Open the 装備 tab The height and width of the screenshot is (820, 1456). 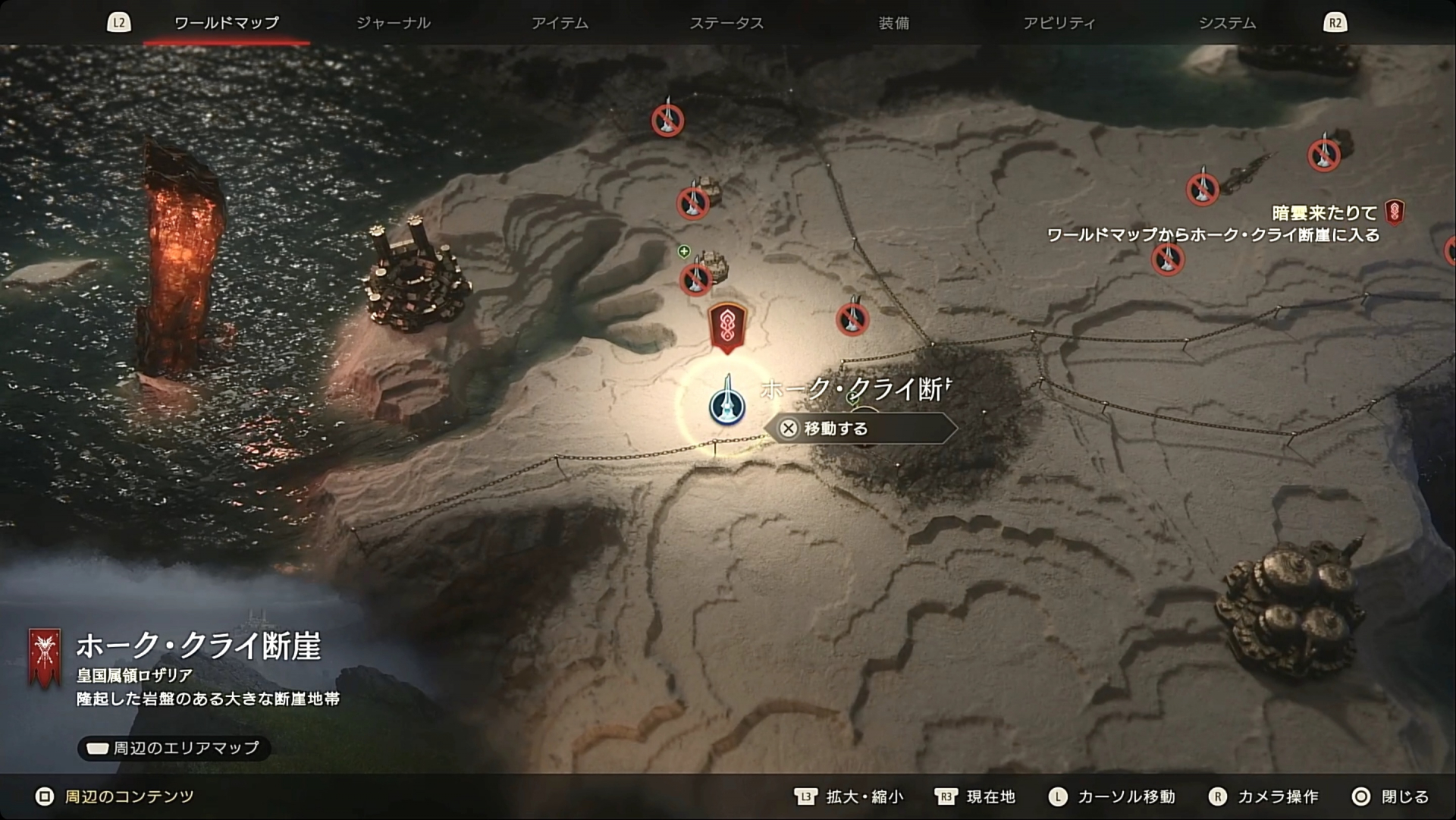tap(893, 24)
